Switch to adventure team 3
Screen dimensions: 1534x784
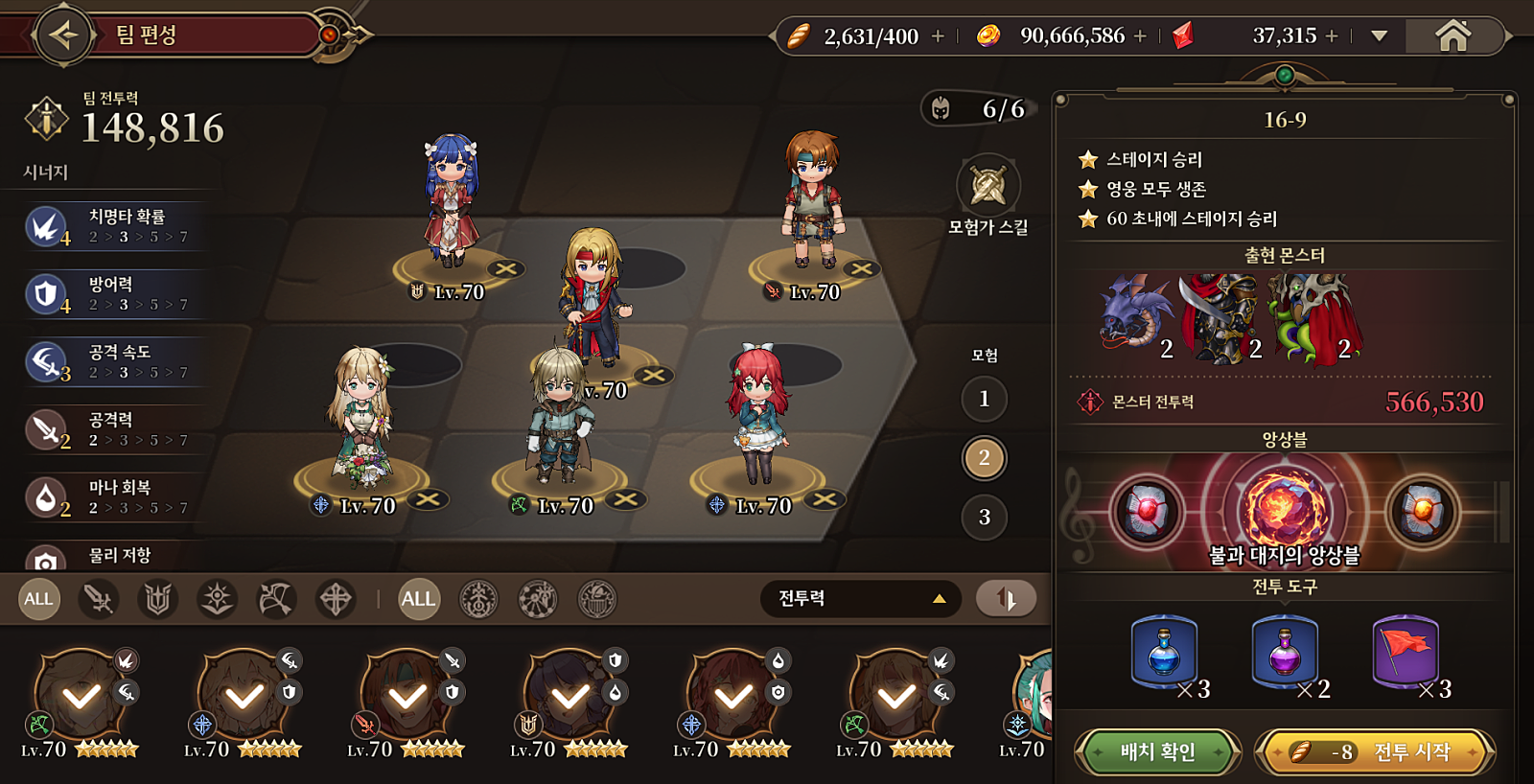tap(984, 518)
